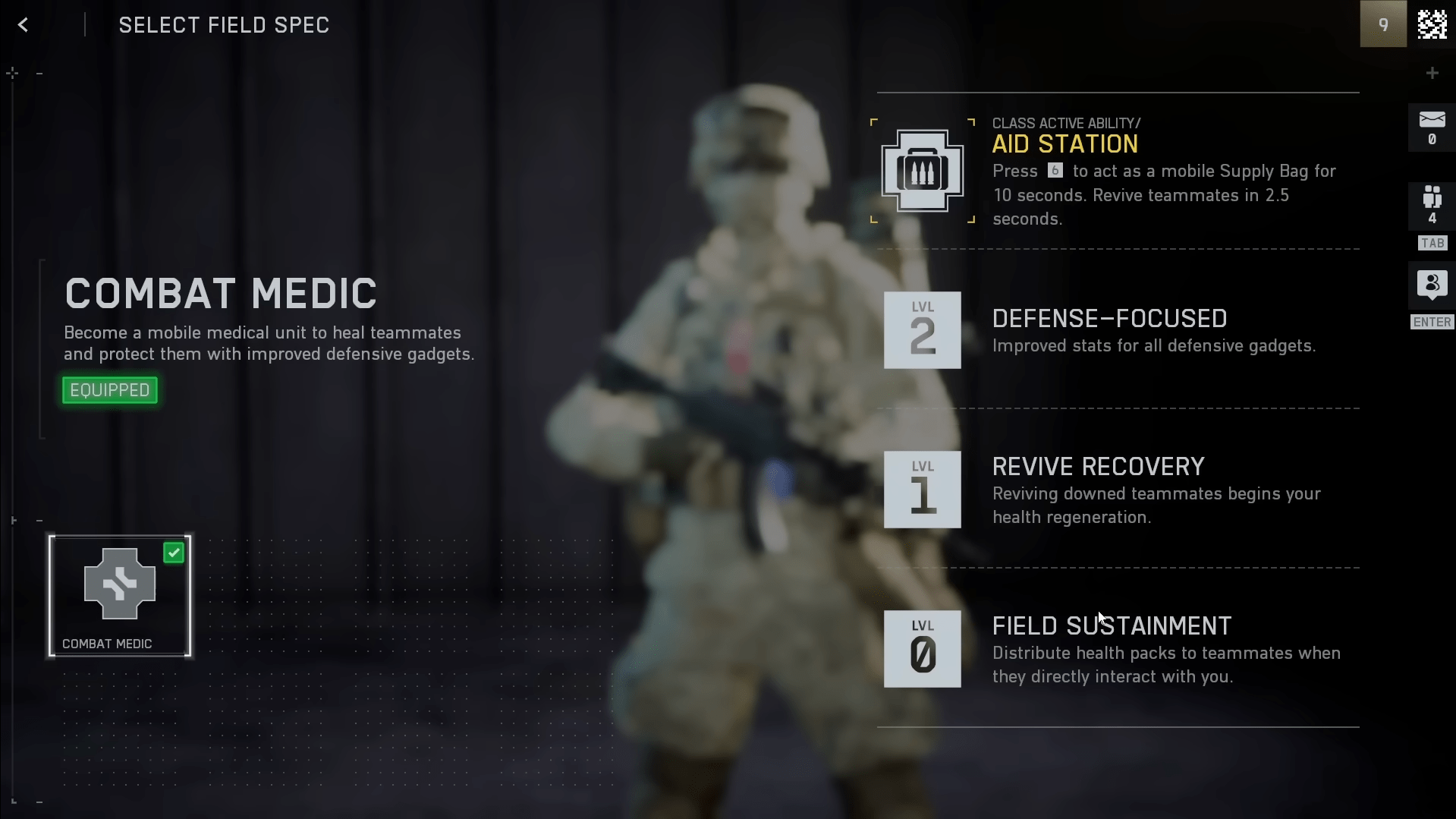Click the LVL 0 Field Sustainment badge
The height and width of the screenshot is (819, 1456).
click(921, 649)
